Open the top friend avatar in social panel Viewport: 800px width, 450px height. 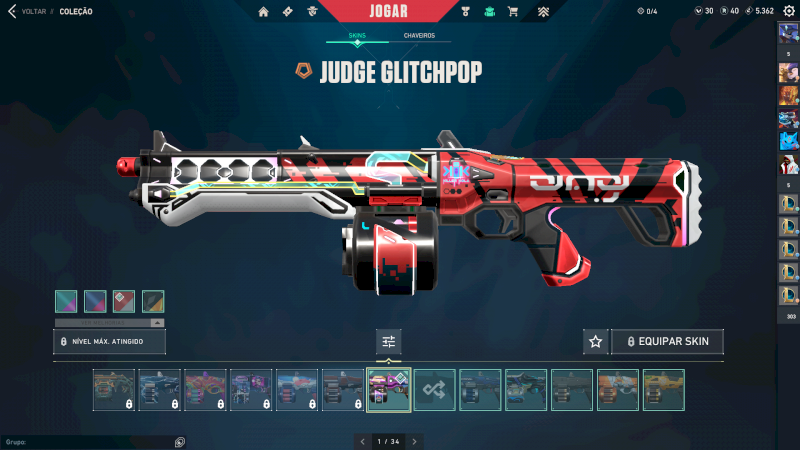pyautogui.click(x=788, y=34)
